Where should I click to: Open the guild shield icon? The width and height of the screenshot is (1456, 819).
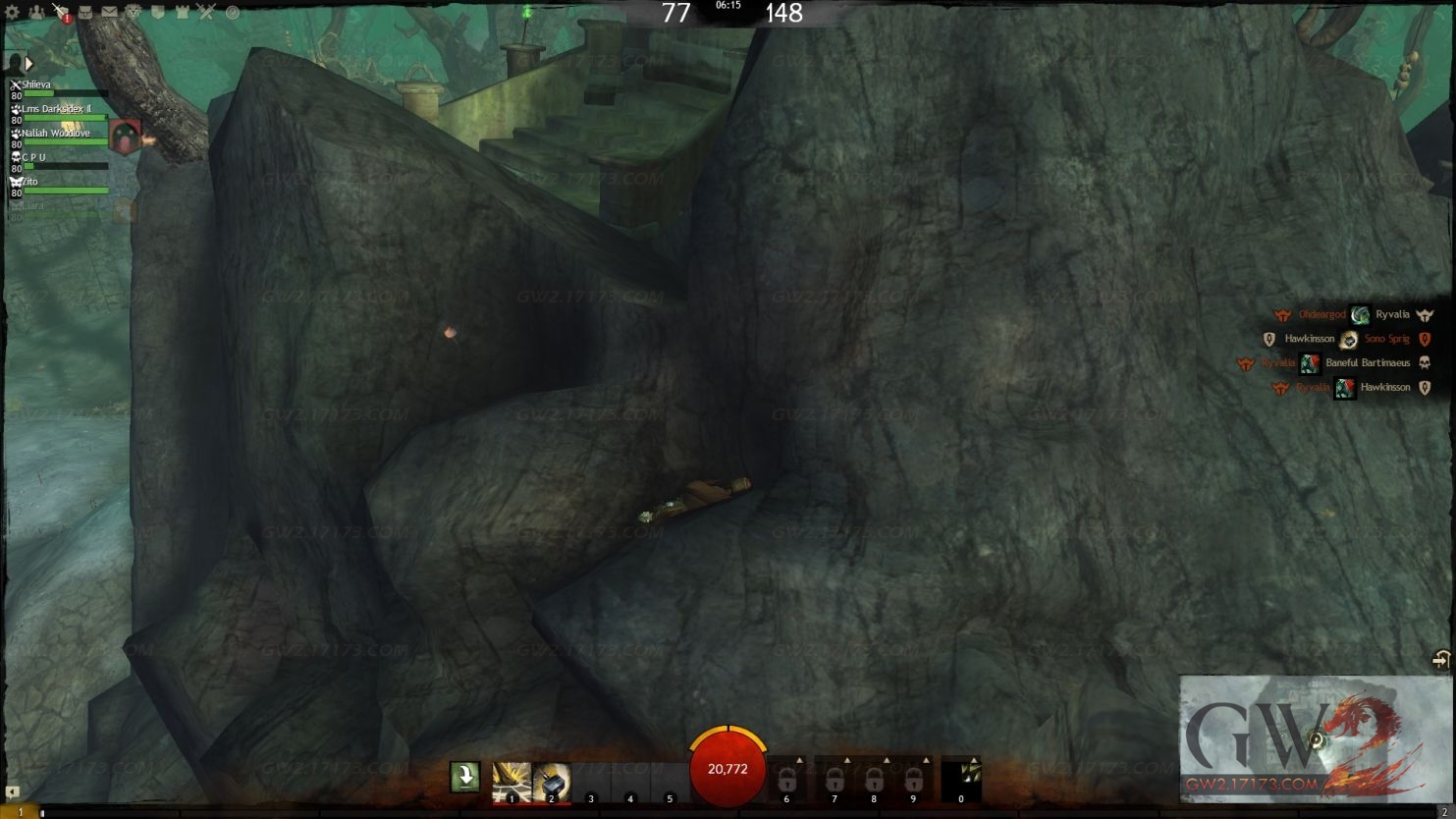(157, 13)
